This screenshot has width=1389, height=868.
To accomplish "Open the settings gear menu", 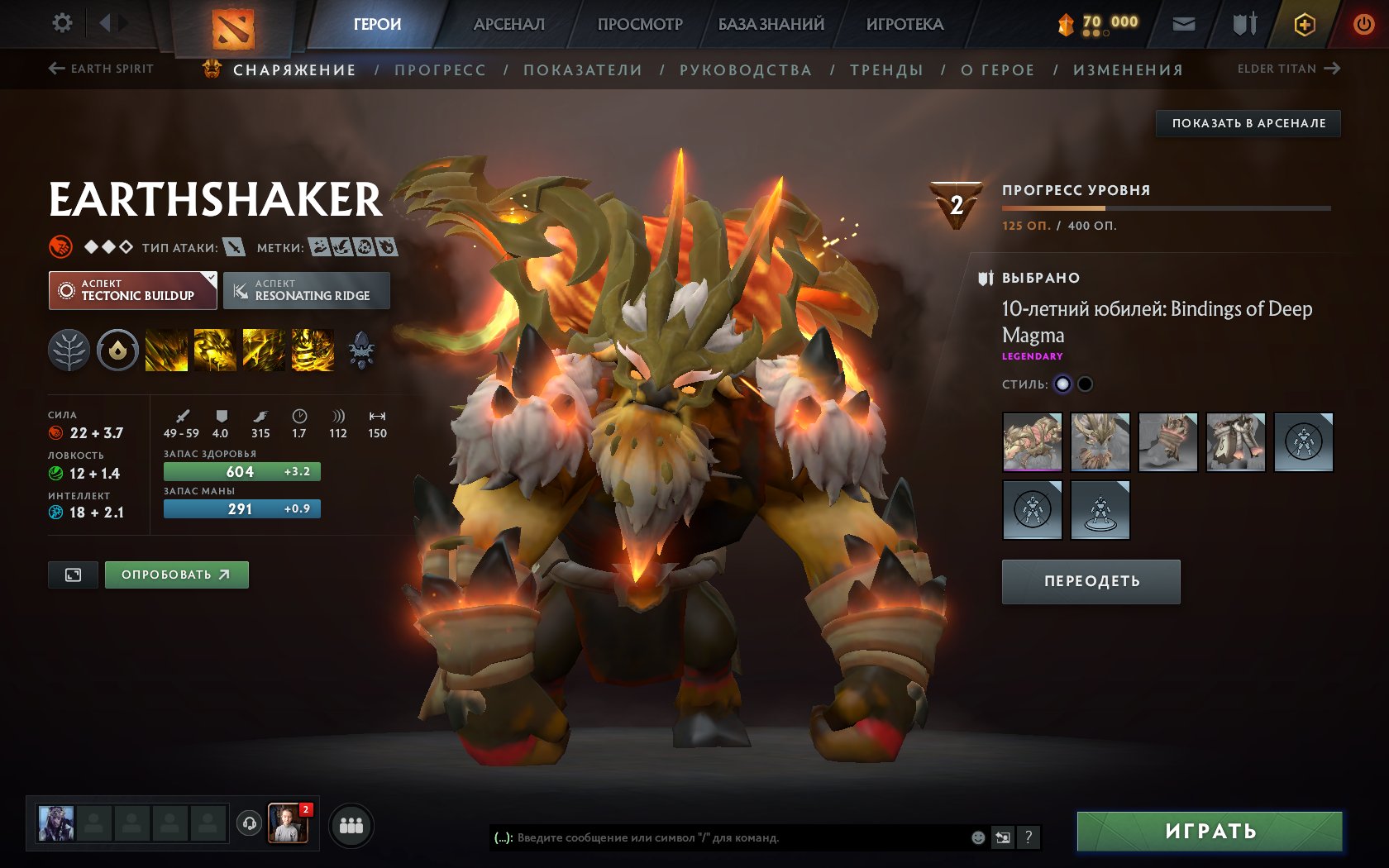I will tap(62, 23).
